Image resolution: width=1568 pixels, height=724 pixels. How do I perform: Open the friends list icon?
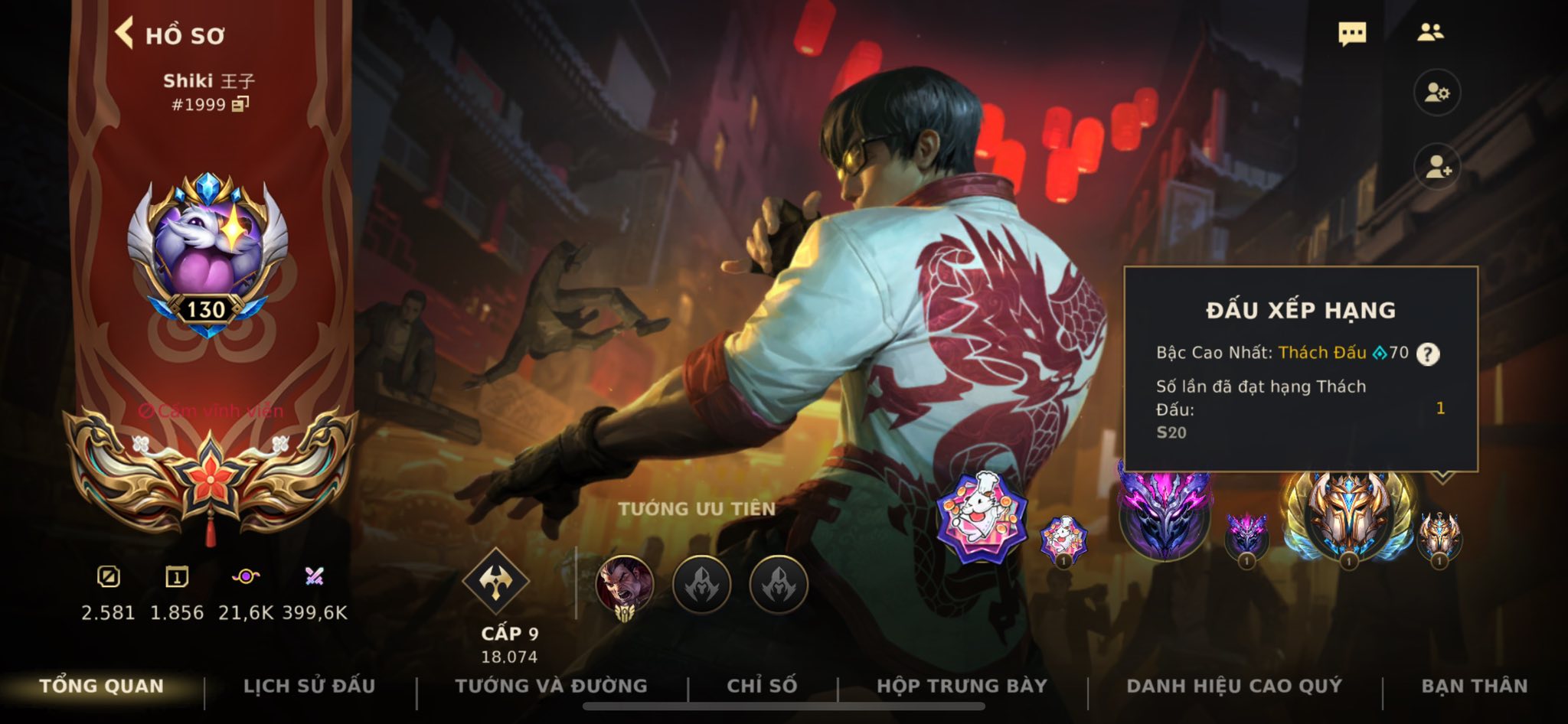click(1430, 32)
